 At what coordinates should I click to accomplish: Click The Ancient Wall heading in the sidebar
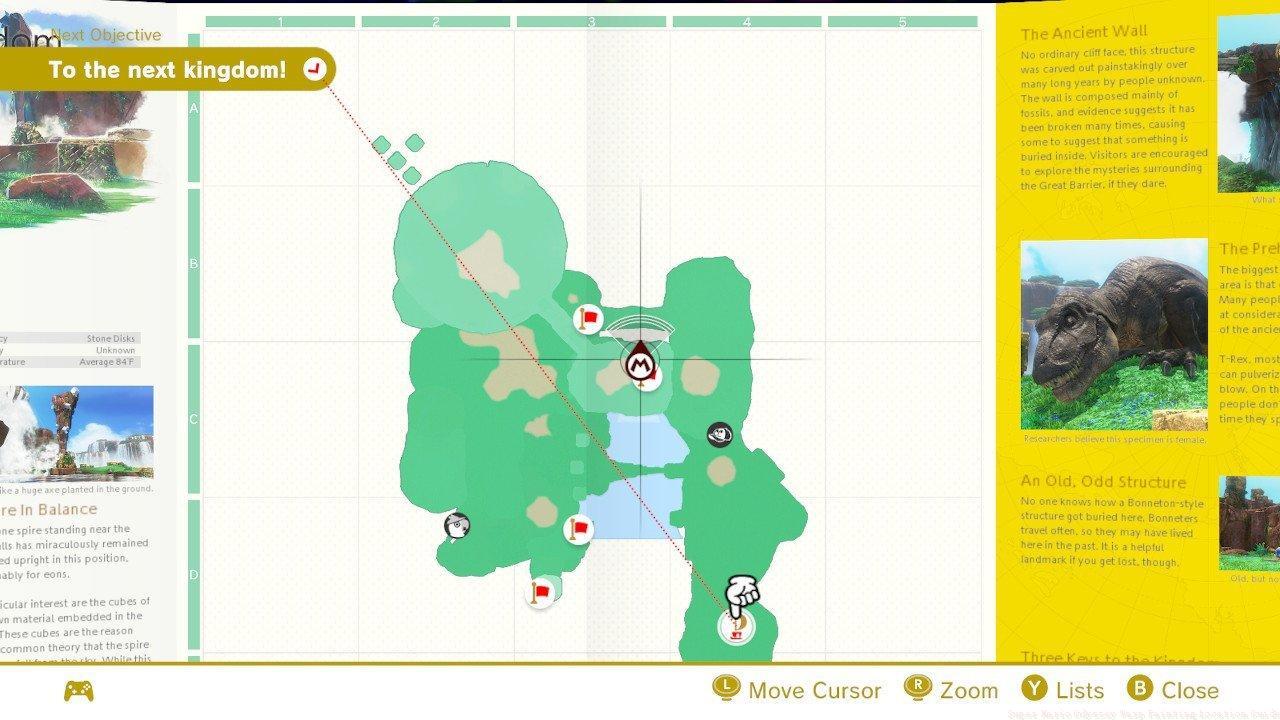click(1087, 31)
